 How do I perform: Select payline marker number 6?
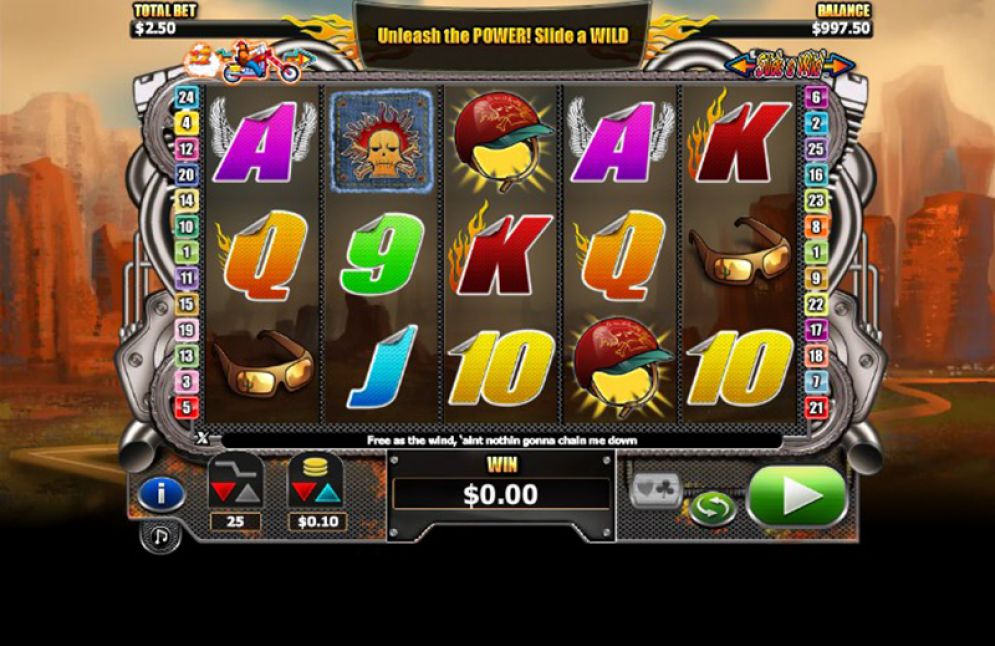coord(816,98)
